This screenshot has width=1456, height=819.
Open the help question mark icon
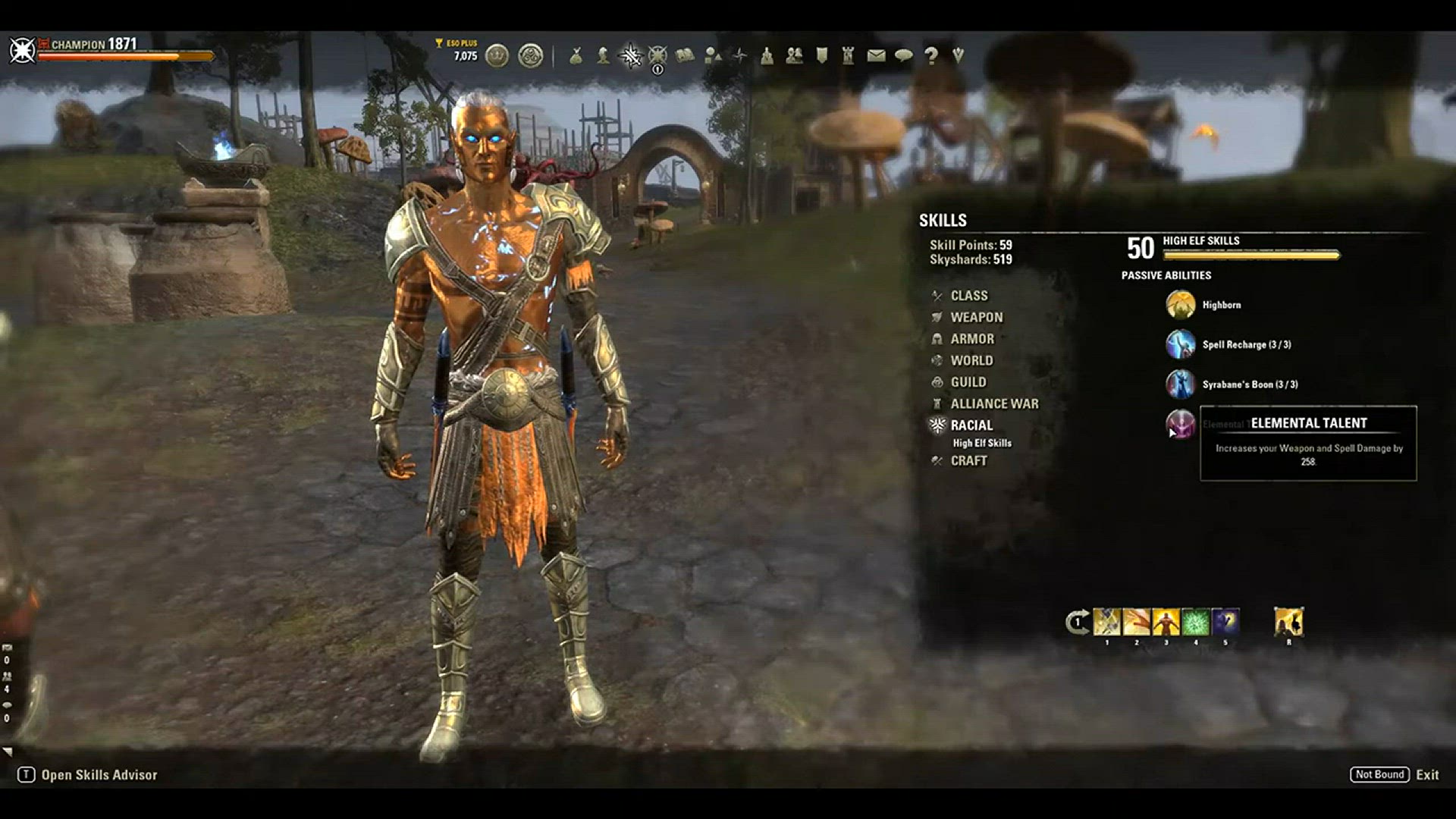(931, 55)
